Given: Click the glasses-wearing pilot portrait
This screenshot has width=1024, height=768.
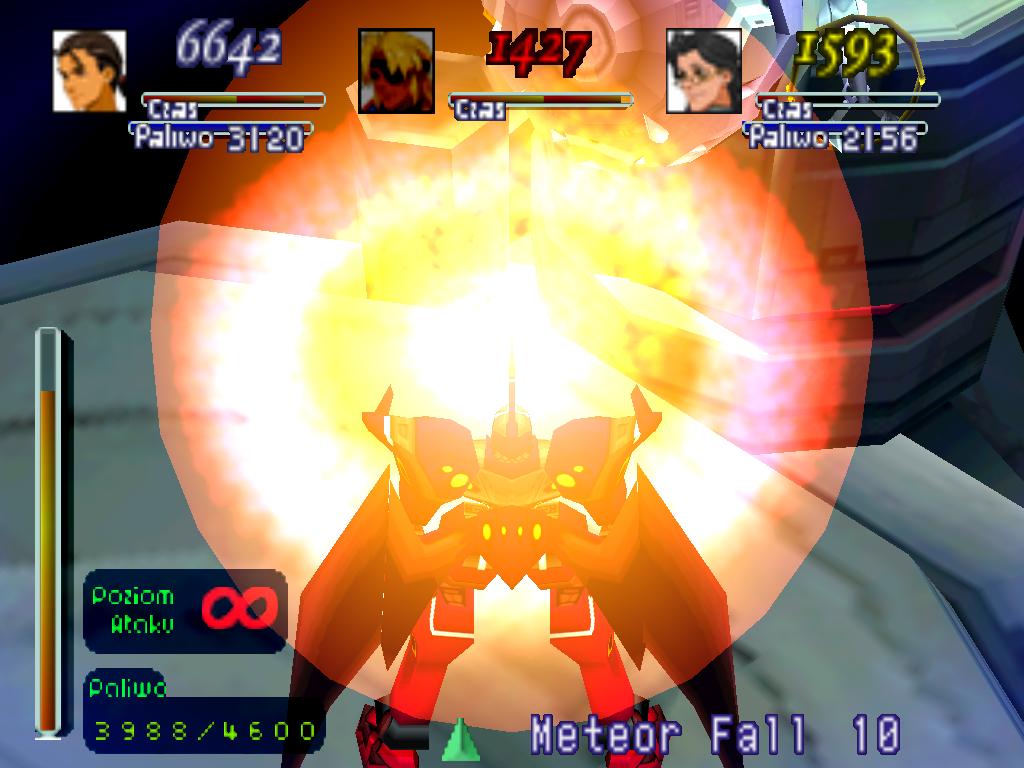Looking at the screenshot, I should tap(704, 70).
